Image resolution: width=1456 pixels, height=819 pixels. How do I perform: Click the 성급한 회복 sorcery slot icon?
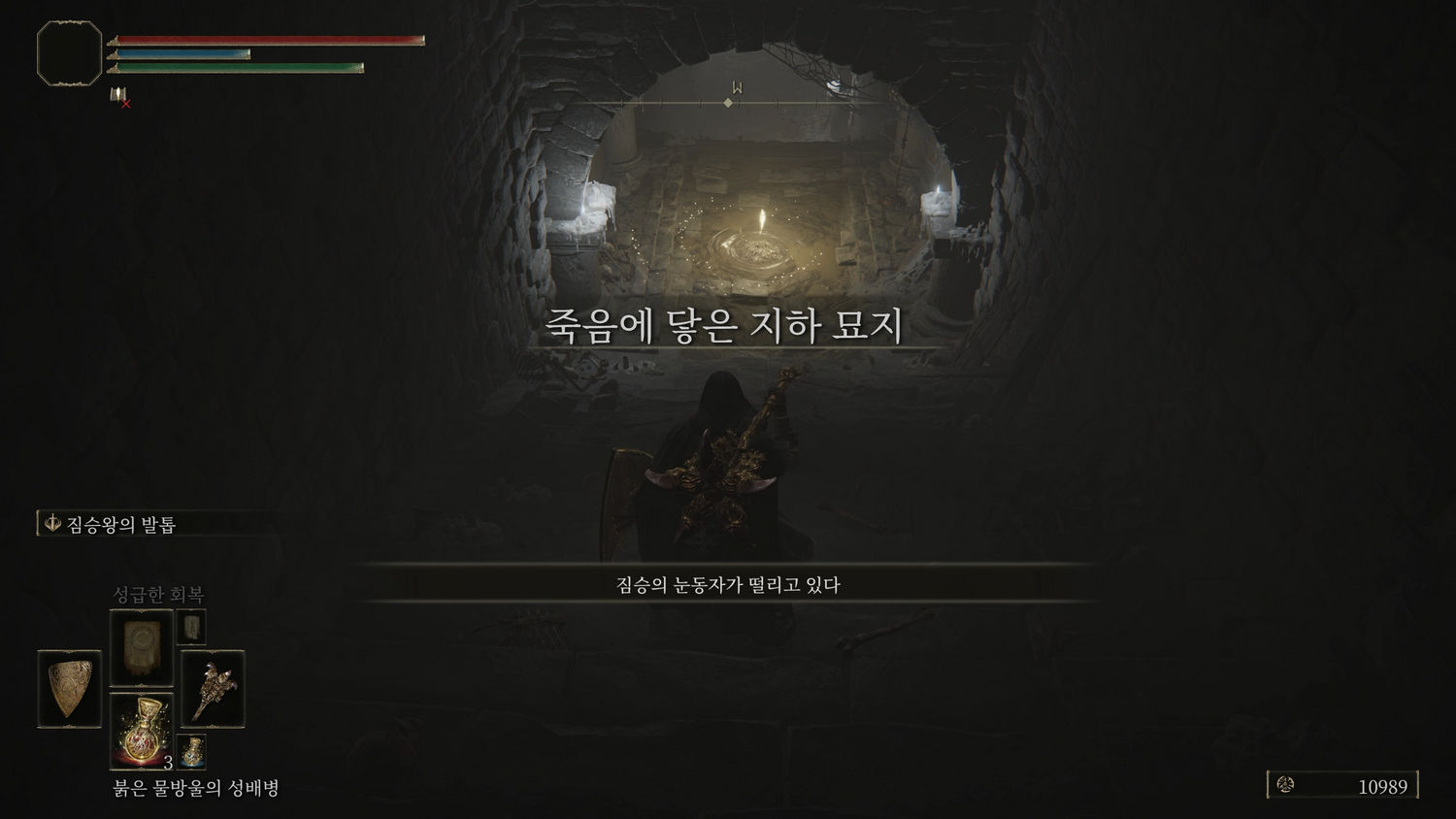[x=142, y=643]
